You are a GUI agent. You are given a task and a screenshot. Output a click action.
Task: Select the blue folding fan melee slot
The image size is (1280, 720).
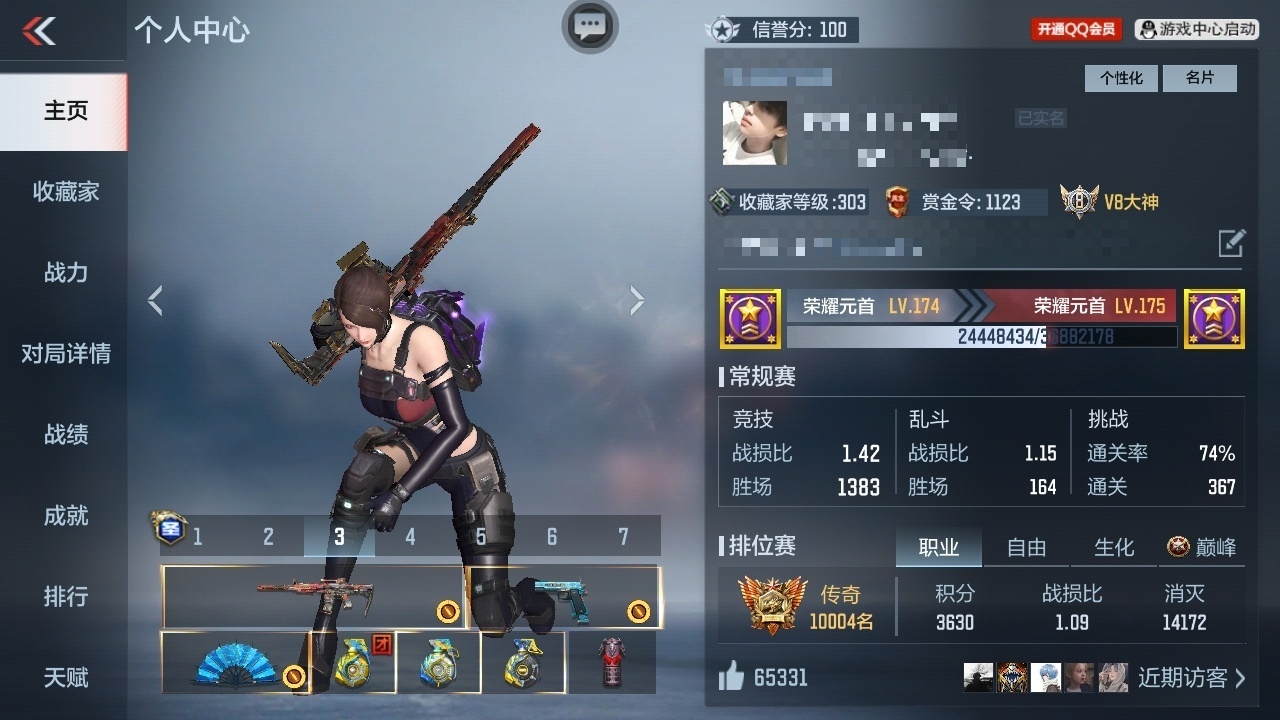pos(236,662)
